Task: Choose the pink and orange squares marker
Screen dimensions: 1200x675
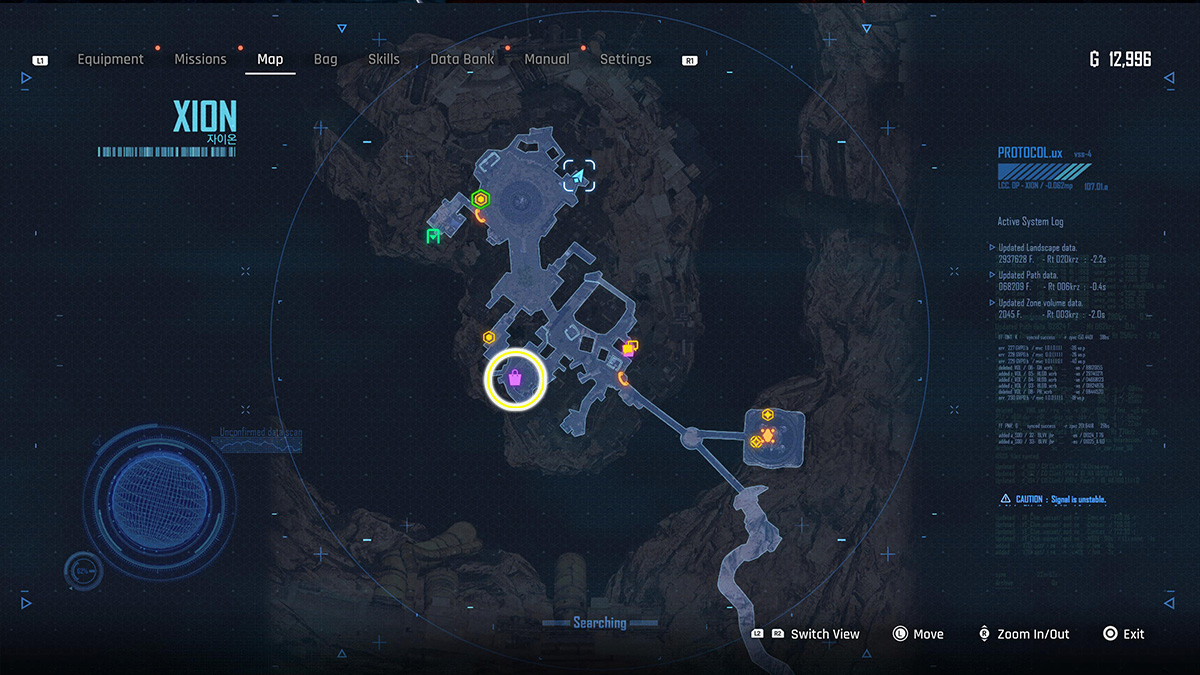Action: [630, 348]
